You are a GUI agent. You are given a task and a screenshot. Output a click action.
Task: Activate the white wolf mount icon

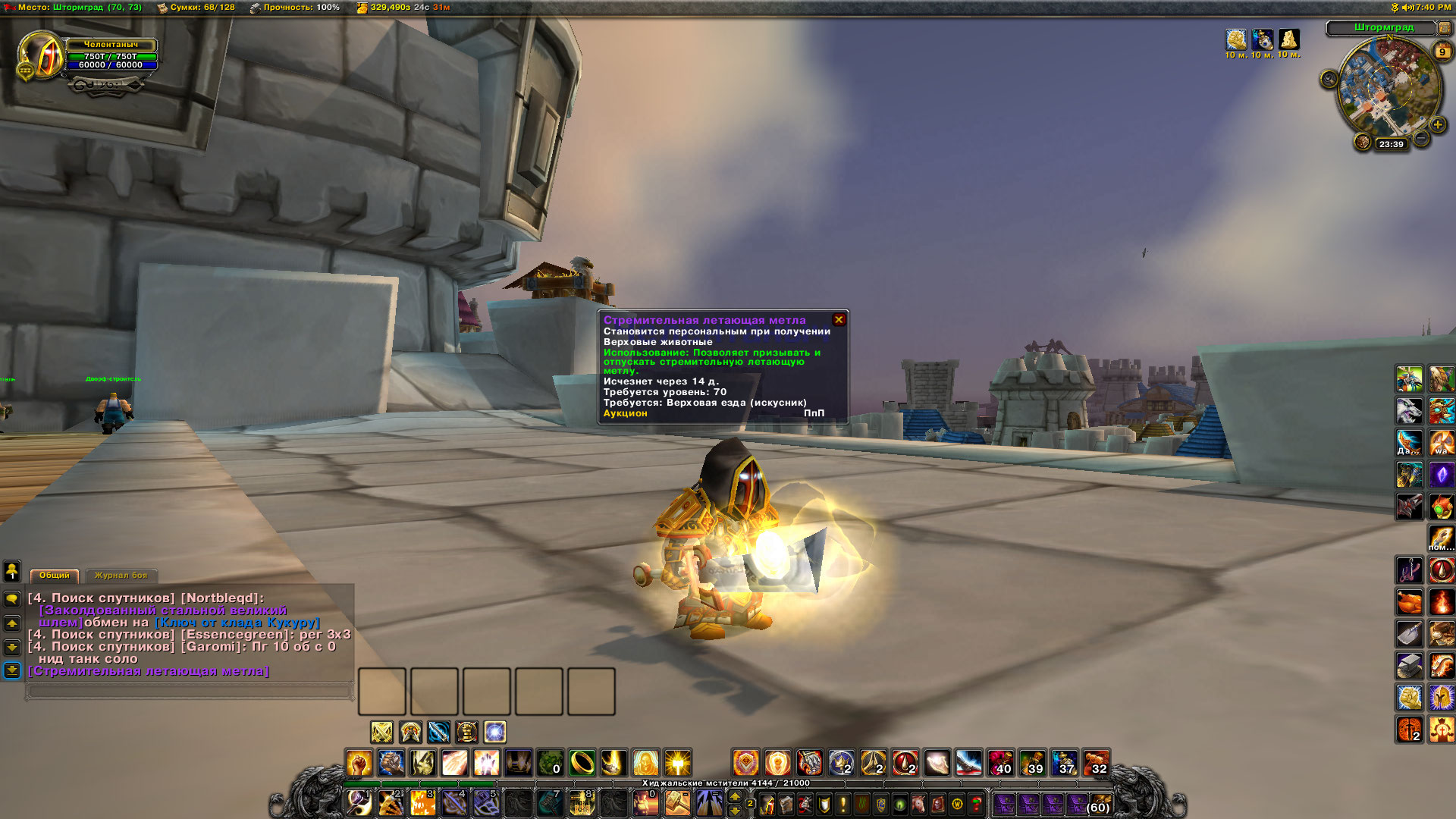pyautogui.click(x=1409, y=411)
